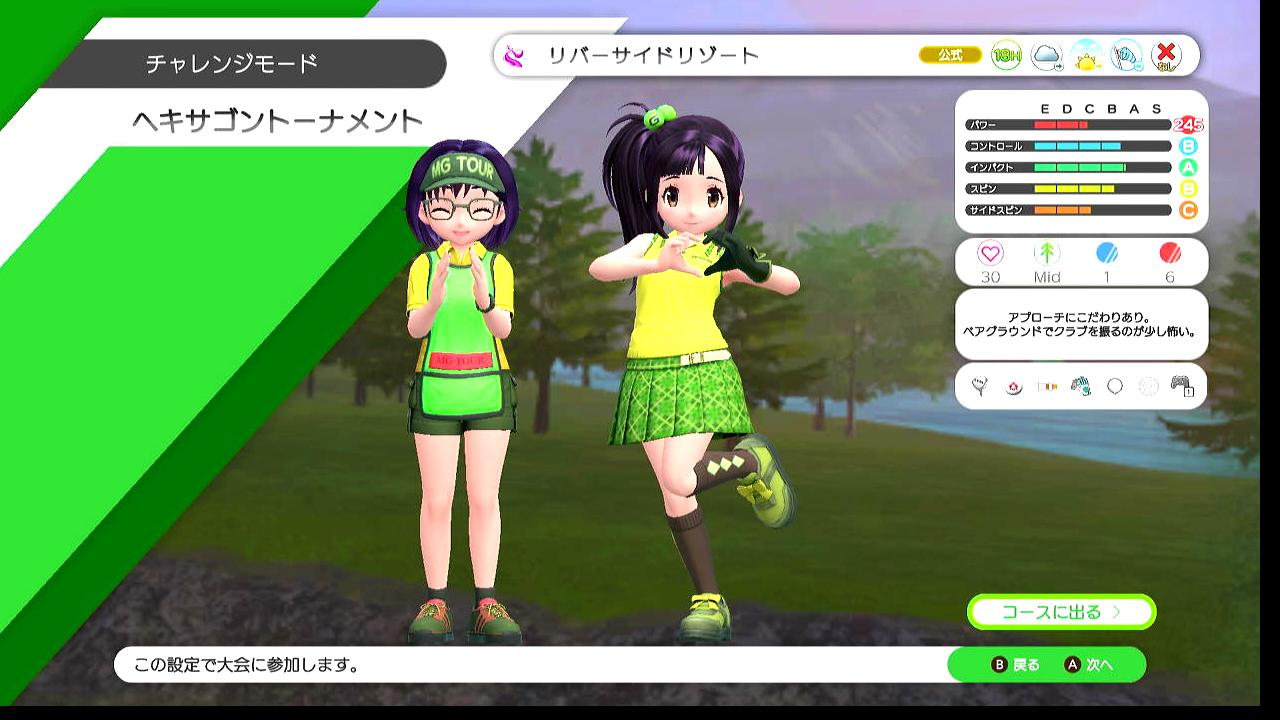The height and width of the screenshot is (720, 1280).
Task: Select the sun time-of-day icon
Action: (x=1086, y=57)
